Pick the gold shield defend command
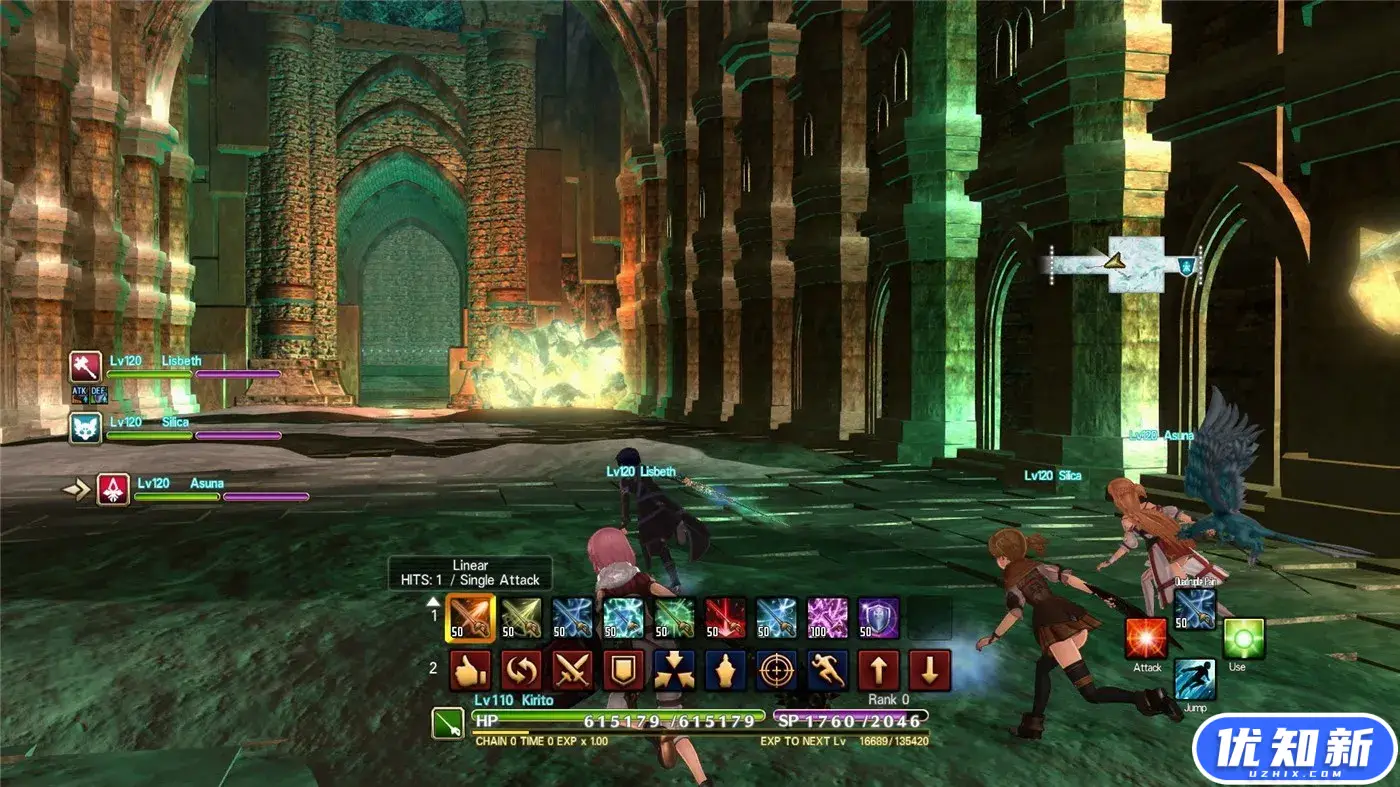1400x787 pixels. coord(623,671)
